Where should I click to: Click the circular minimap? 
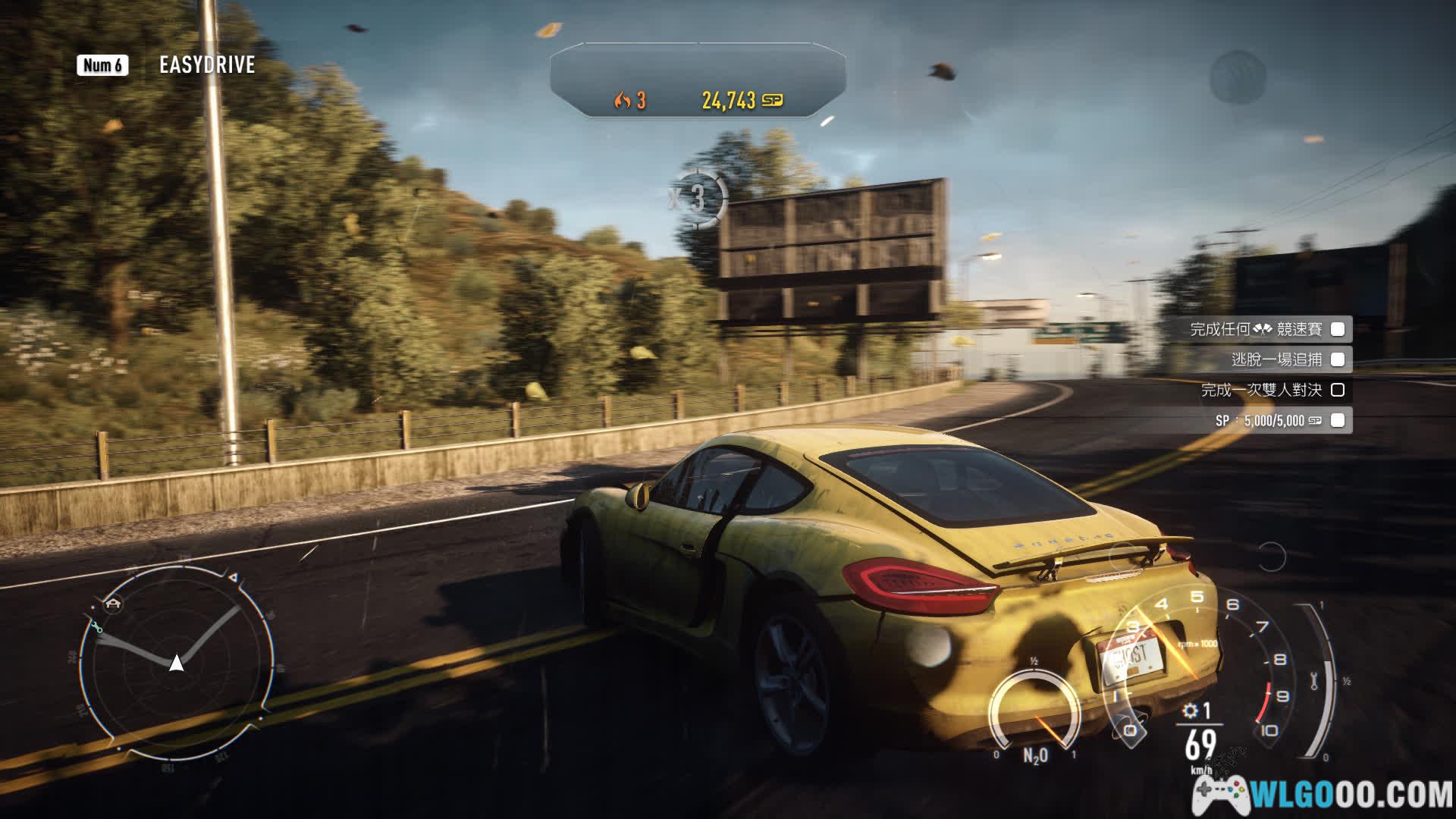point(177,664)
